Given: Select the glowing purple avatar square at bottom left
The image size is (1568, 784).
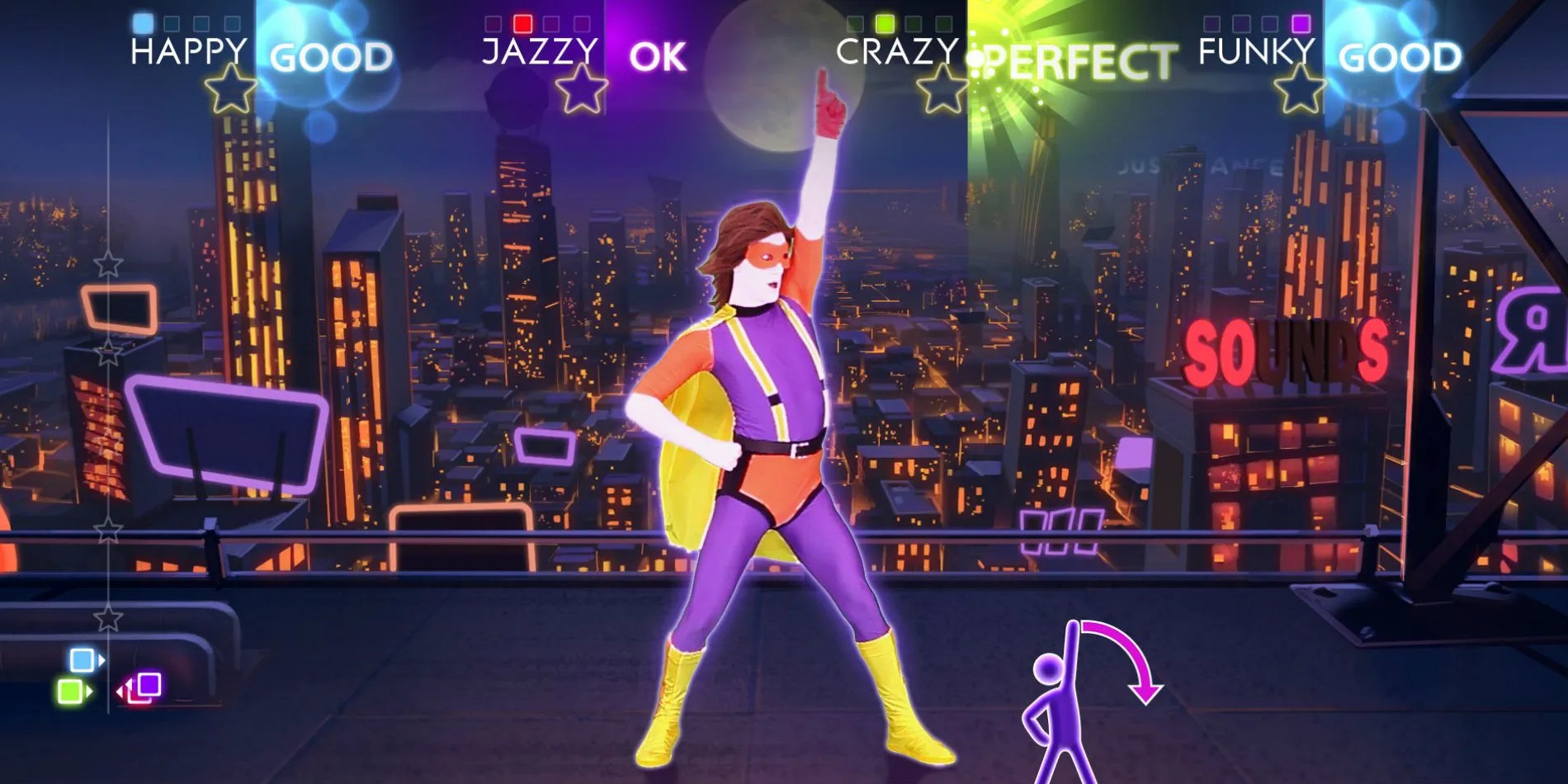Looking at the screenshot, I should pyautogui.click(x=149, y=684).
